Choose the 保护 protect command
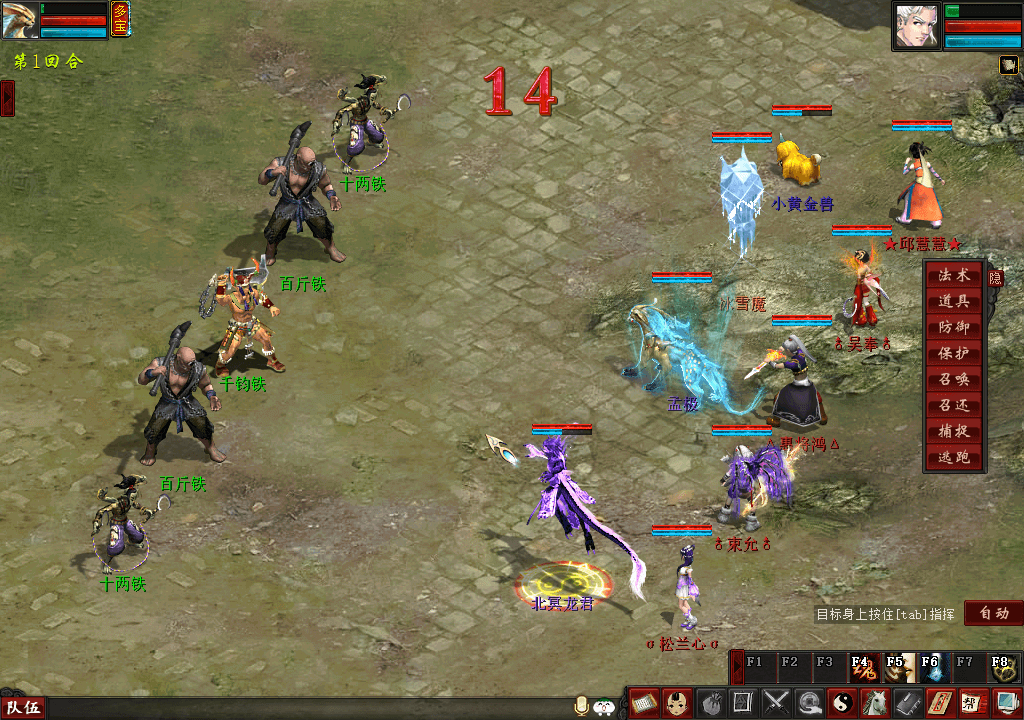 (x=953, y=353)
